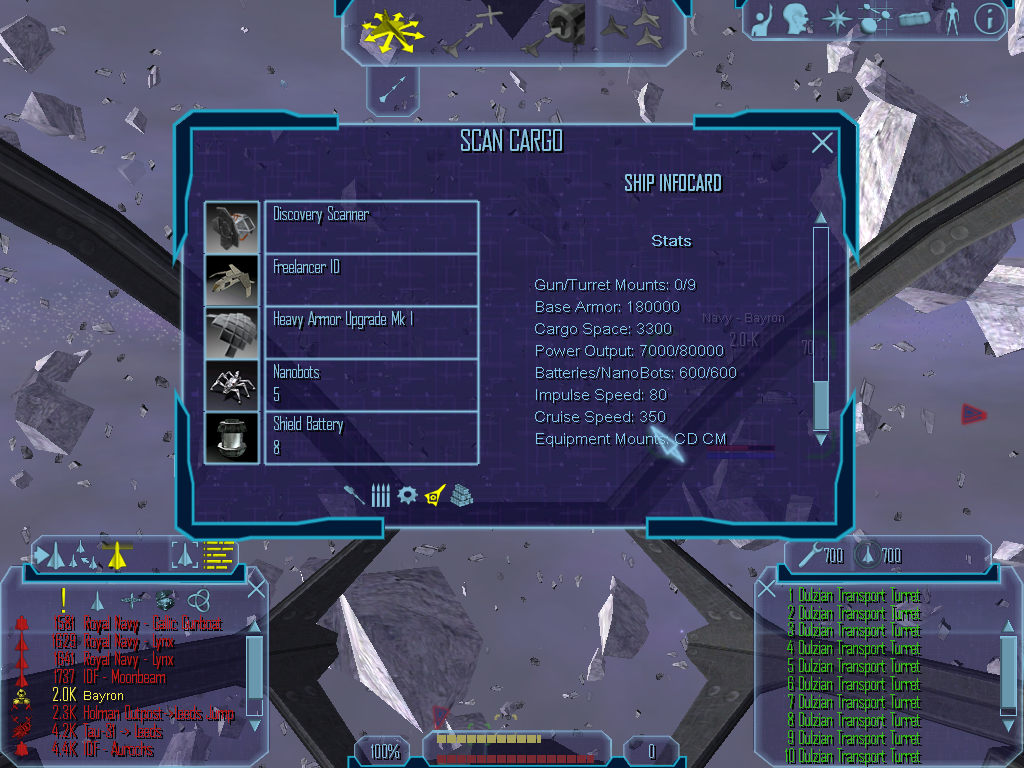Show commodities filter with crates icon

(461, 495)
